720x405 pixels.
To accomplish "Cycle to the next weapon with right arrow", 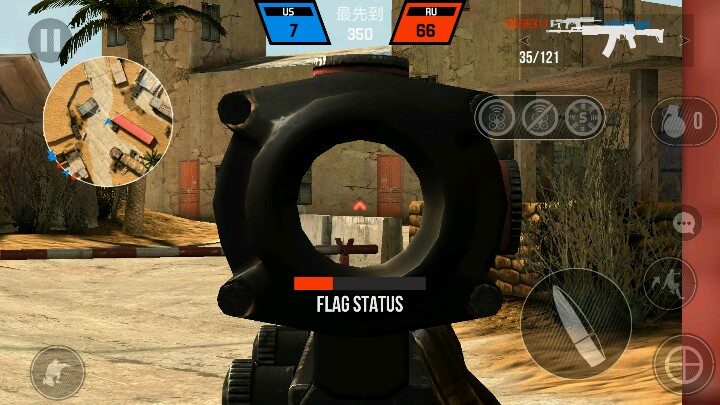I will pyautogui.click(x=687, y=41).
